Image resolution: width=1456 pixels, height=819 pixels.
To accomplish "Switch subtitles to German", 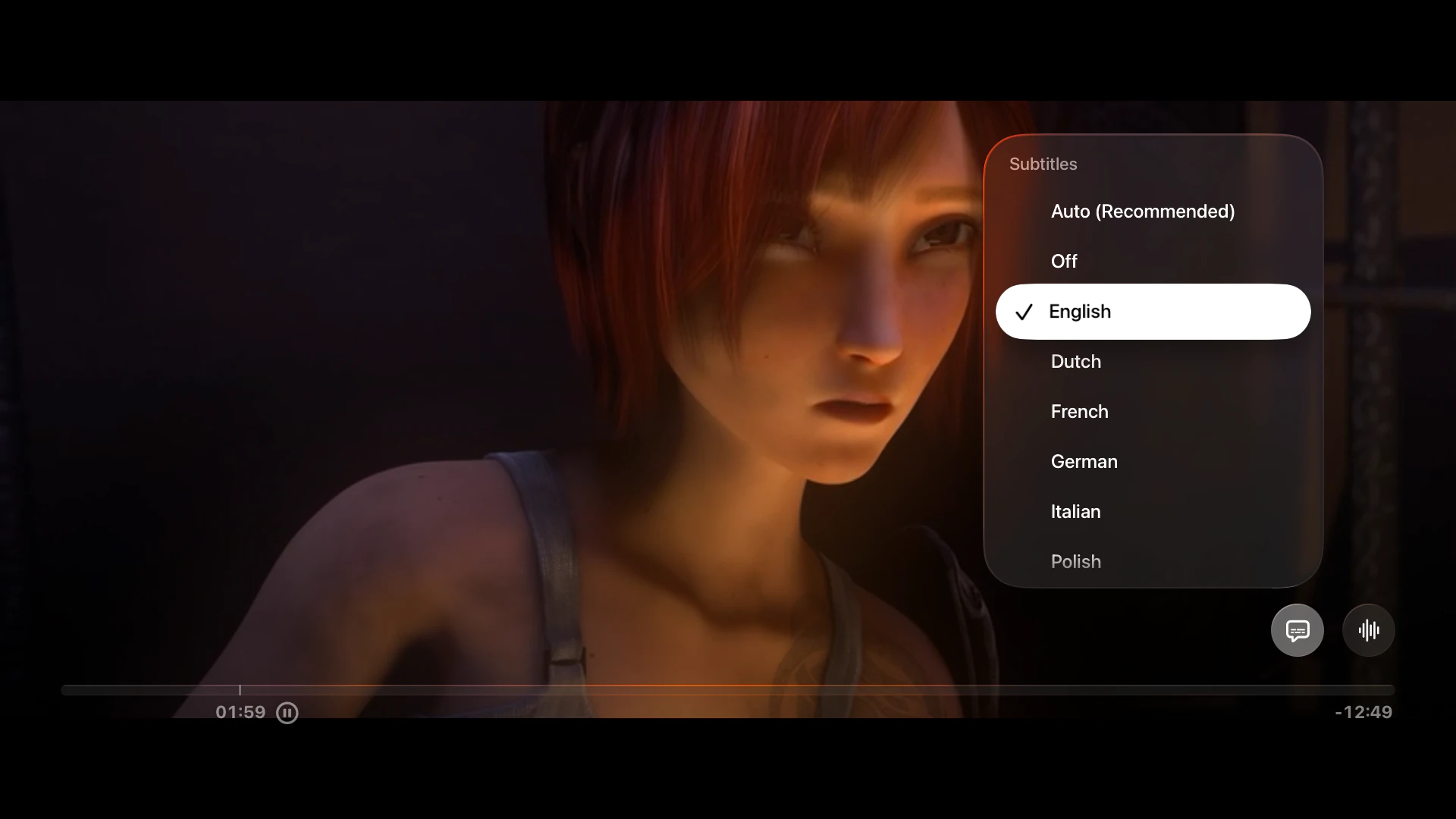I will (1084, 461).
